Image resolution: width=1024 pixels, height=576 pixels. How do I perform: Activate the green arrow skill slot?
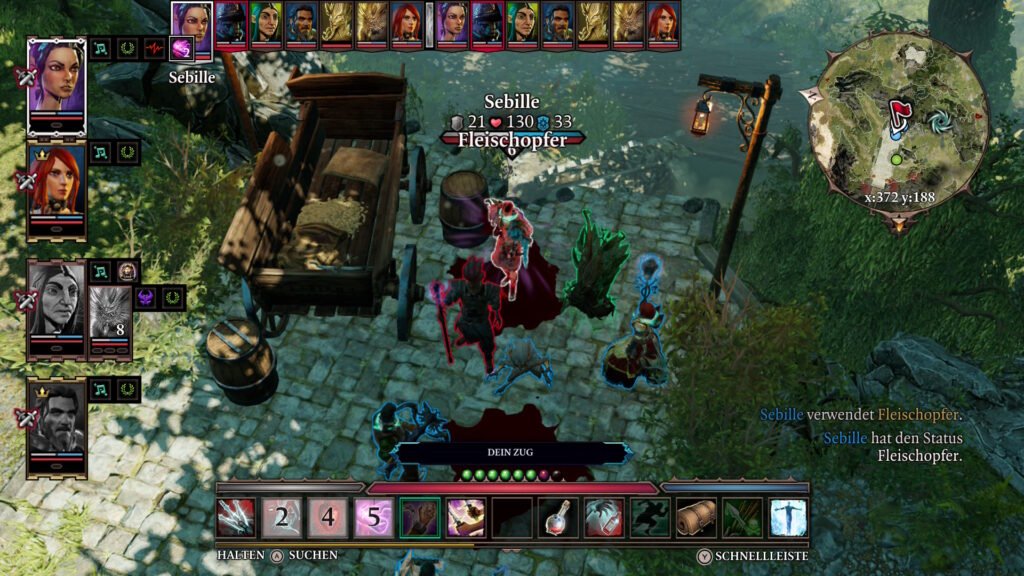click(742, 517)
